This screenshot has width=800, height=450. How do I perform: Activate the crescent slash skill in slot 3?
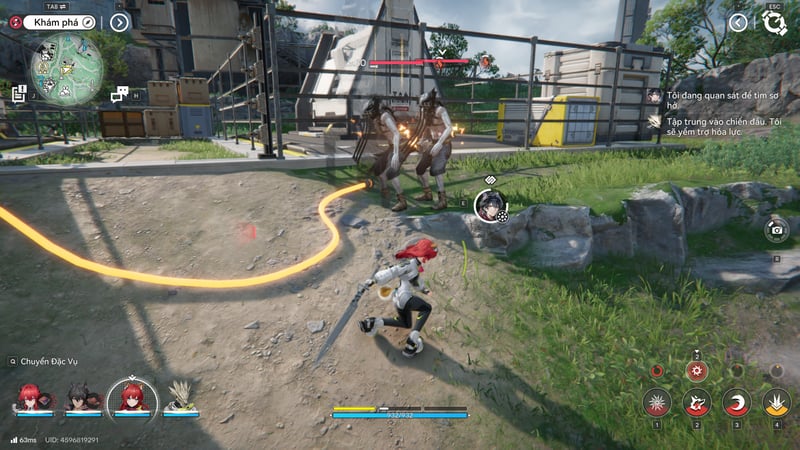coord(736,402)
